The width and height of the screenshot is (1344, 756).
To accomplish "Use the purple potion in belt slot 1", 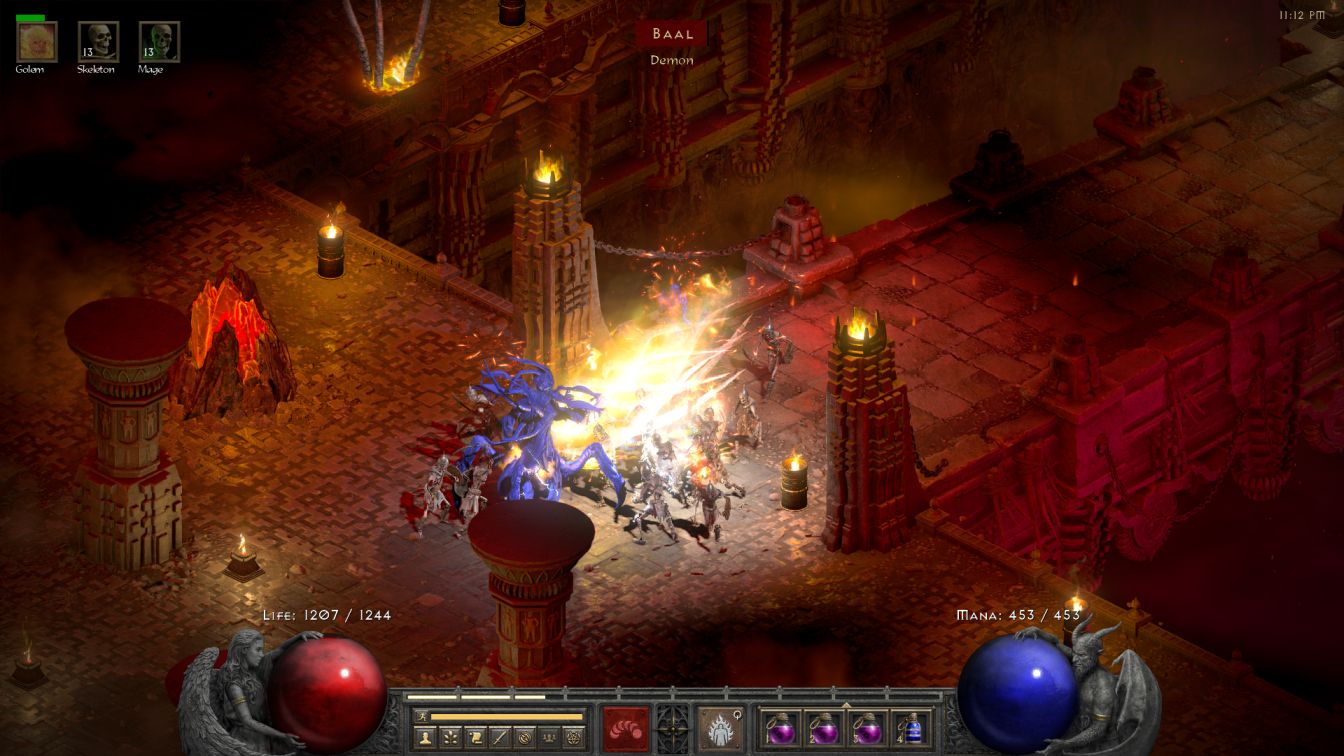I will click(x=780, y=728).
